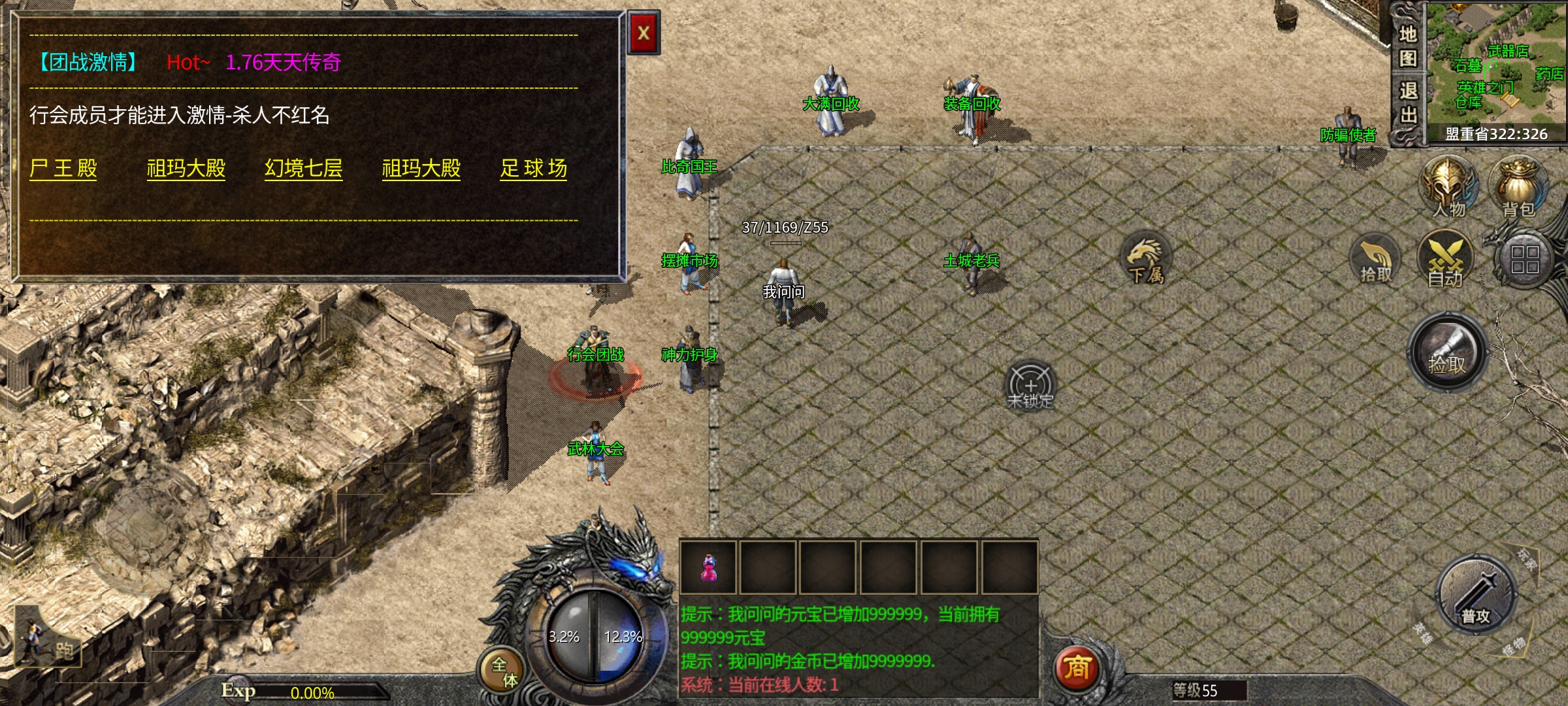Use the pink potion in the hotbar
1568x706 pixels.
click(708, 567)
